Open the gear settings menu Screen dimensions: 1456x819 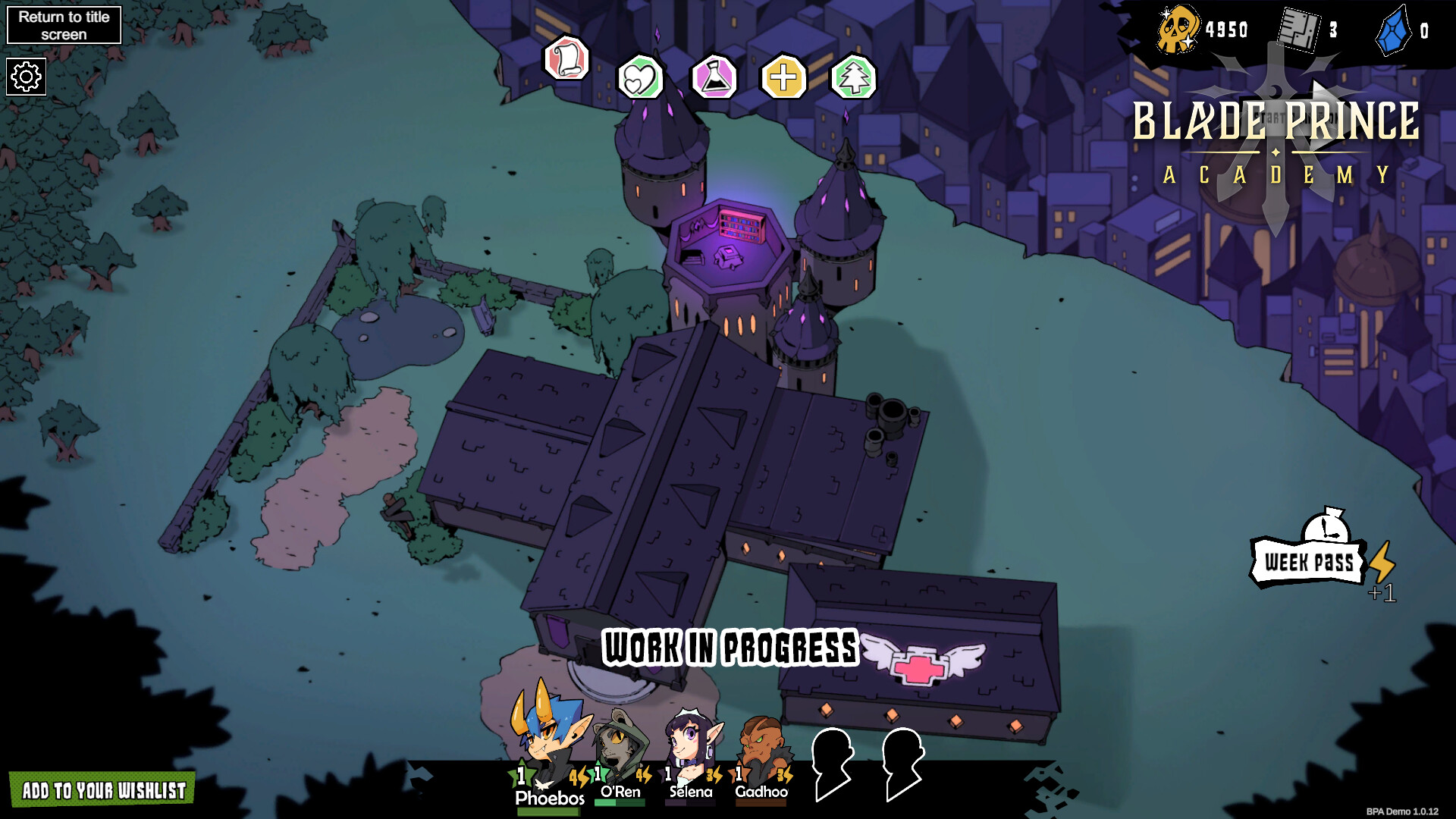(27, 77)
